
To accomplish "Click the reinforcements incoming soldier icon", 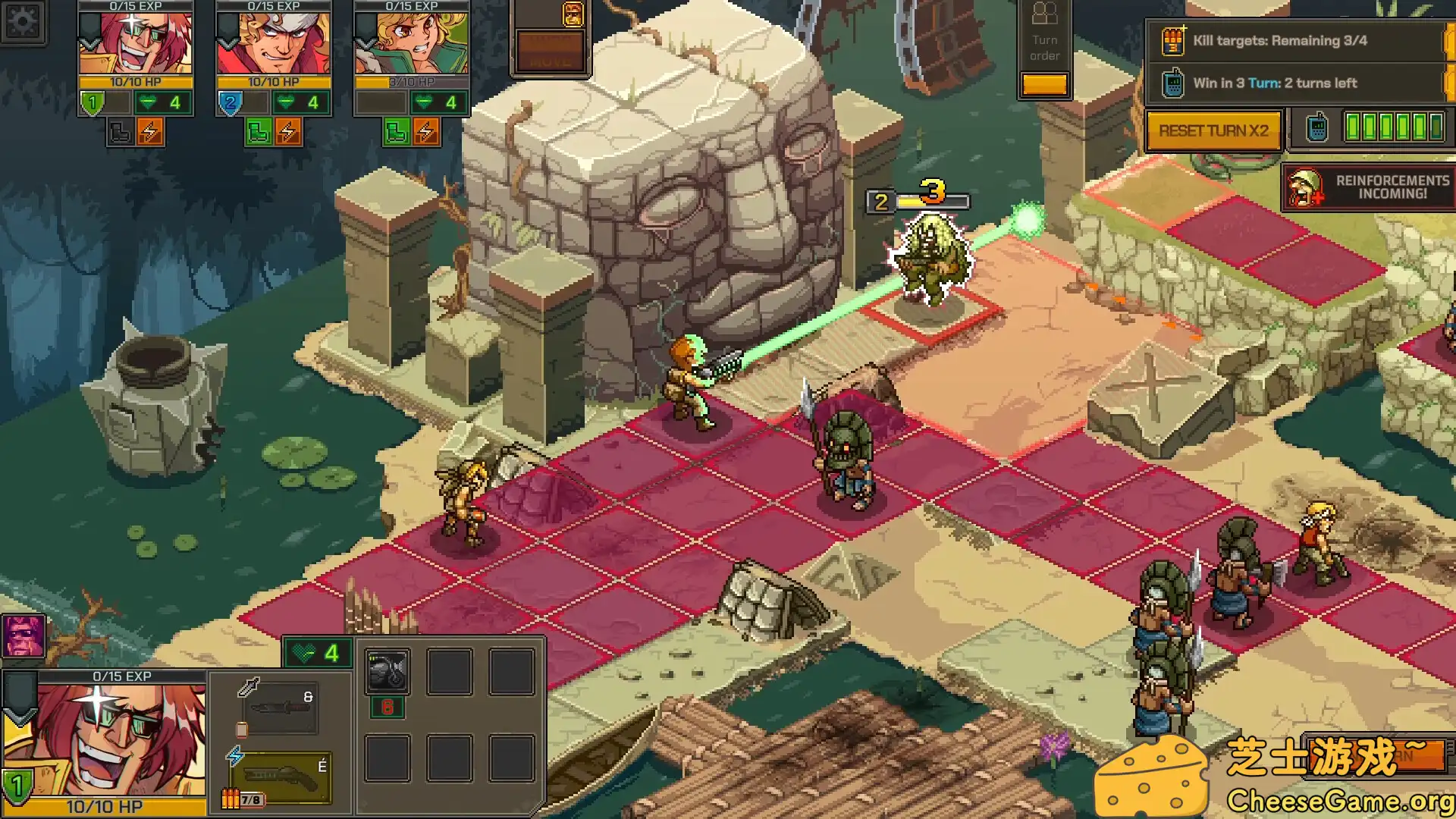I will click(x=1304, y=187).
